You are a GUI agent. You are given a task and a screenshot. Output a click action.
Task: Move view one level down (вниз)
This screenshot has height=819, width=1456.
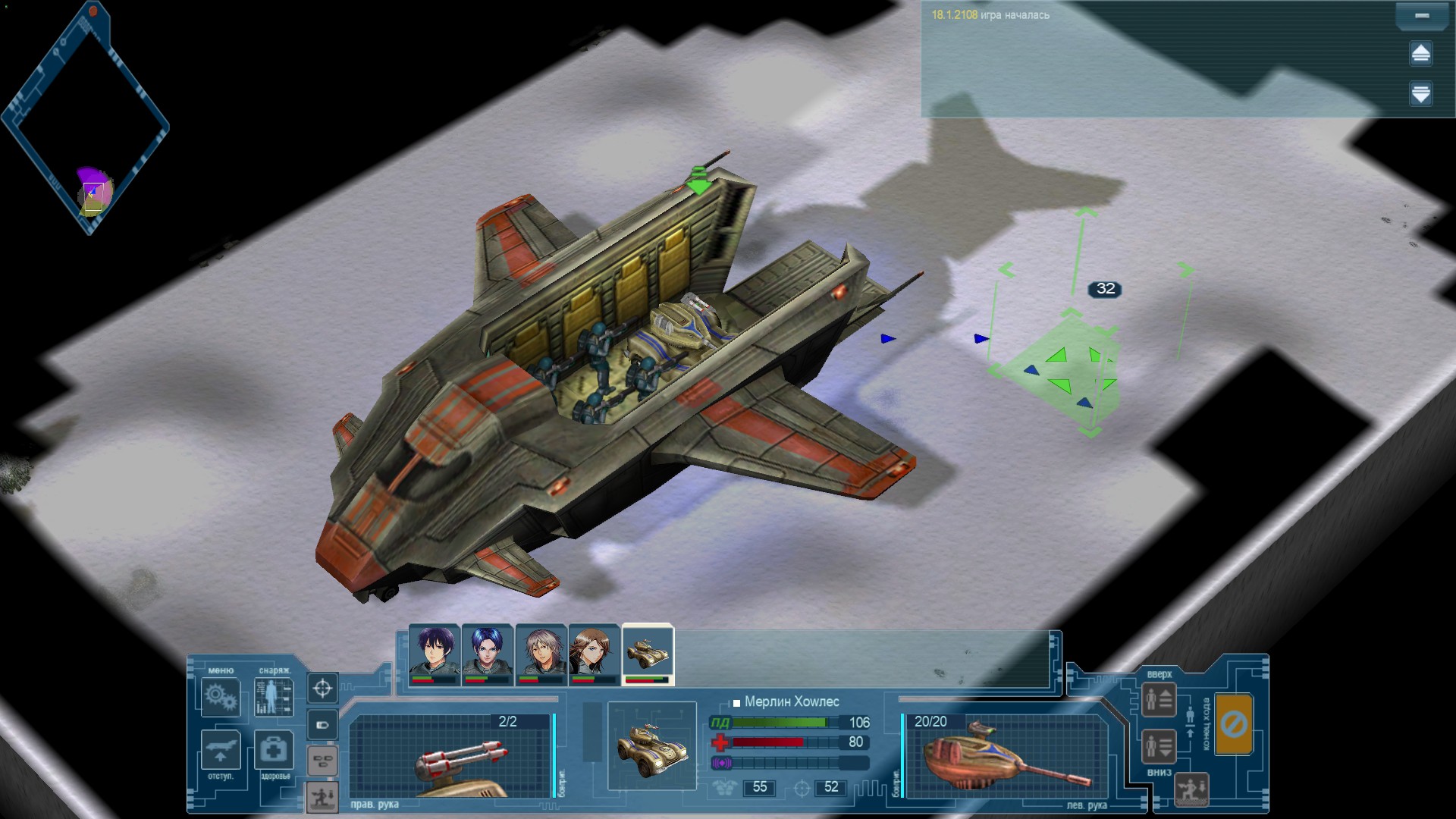[x=1159, y=747]
